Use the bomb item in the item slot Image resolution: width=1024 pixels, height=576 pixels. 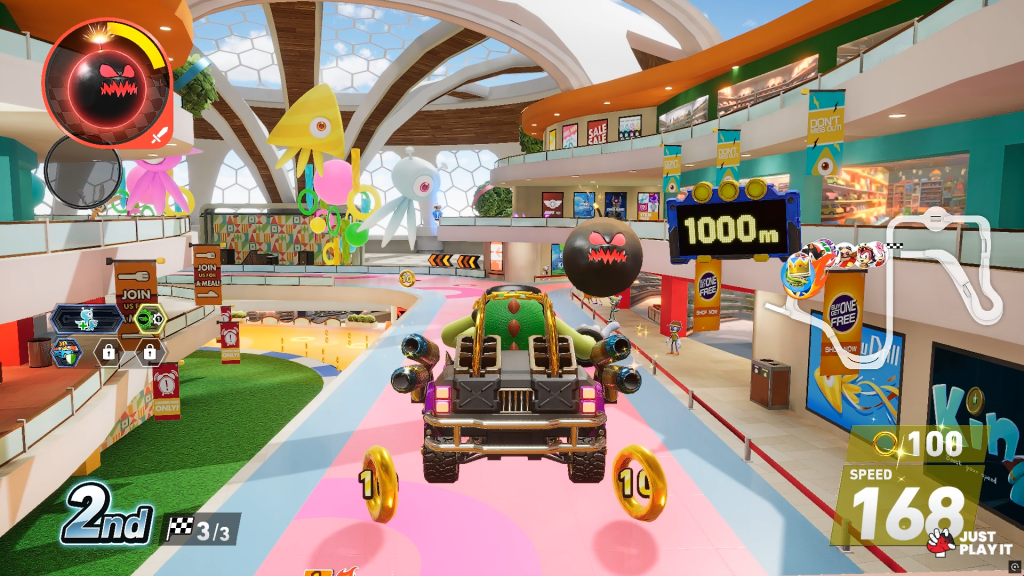coord(109,84)
